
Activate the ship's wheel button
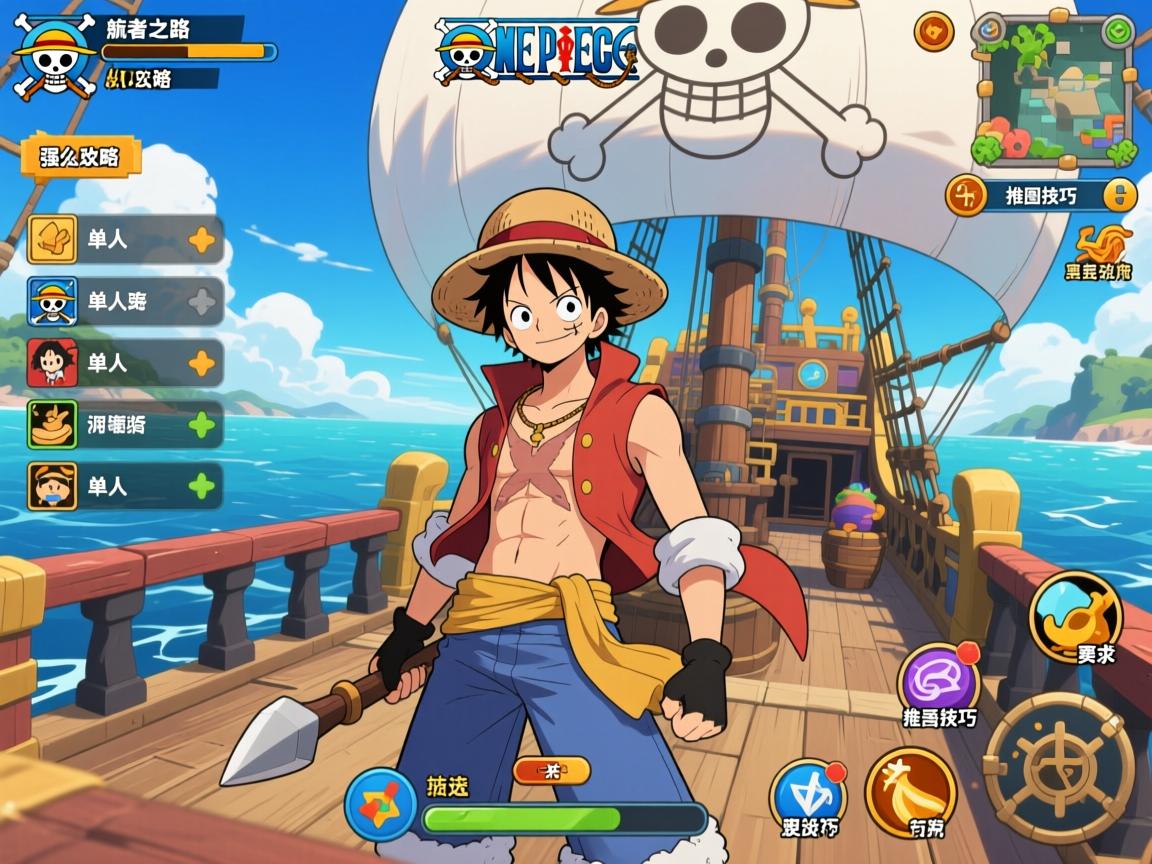tap(1058, 767)
